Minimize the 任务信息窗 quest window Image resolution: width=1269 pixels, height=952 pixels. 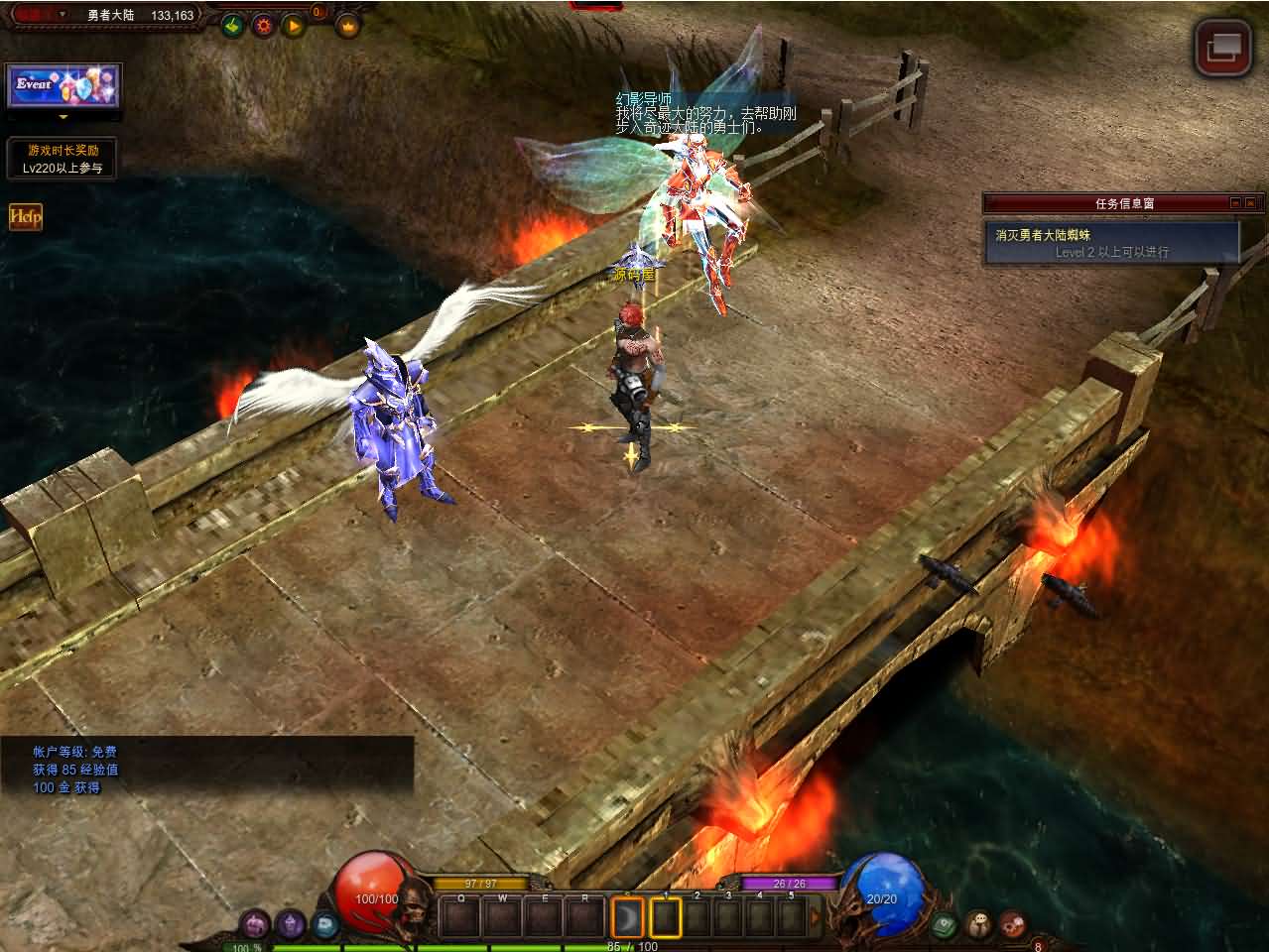tap(1235, 203)
